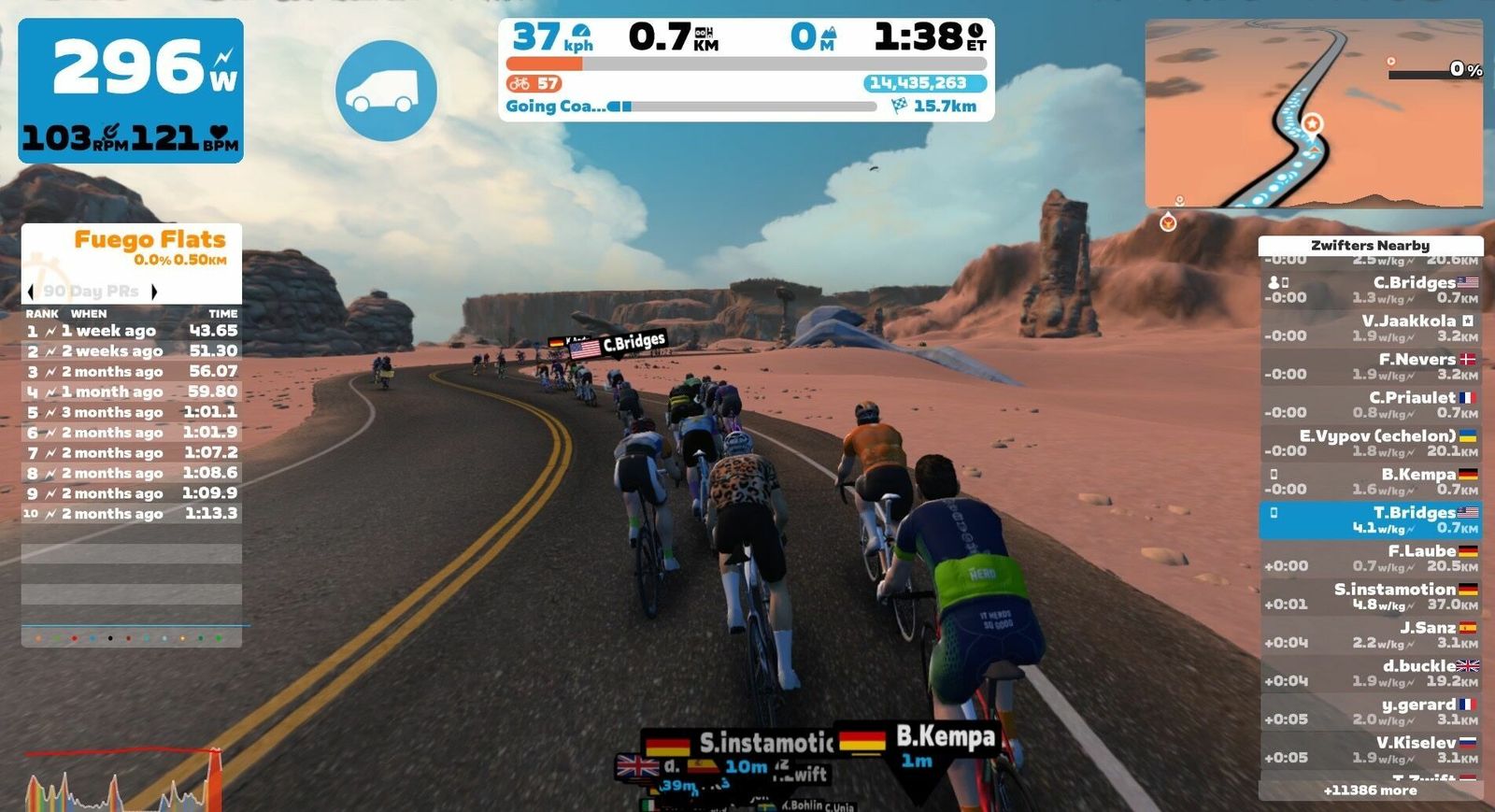Screen dimensions: 1495x812
Task: Select highlighted T.Bridges rider row
Action: tap(1370, 520)
